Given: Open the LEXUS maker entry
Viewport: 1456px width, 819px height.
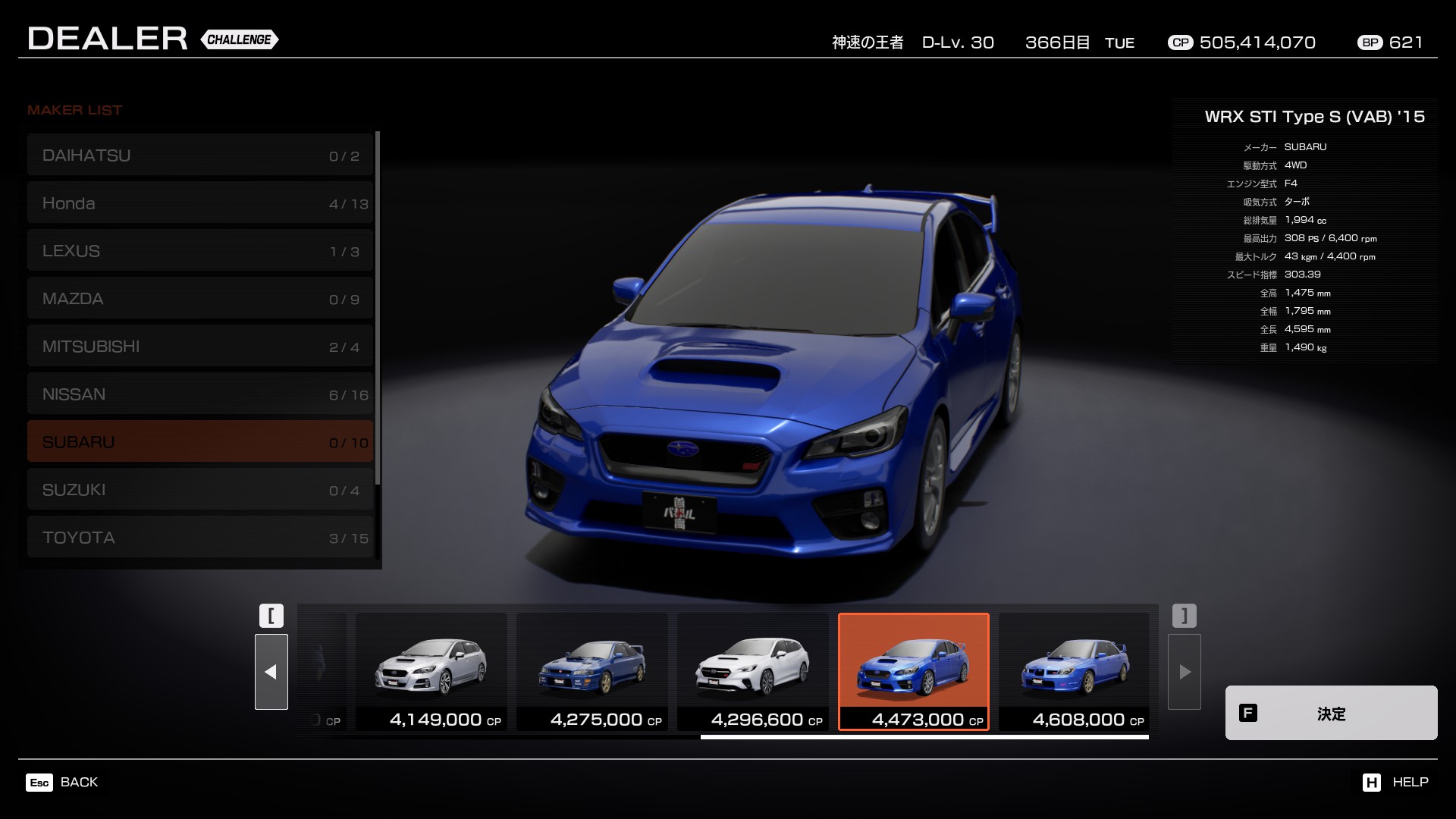Looking at the screenshot, I should point(200,251).
